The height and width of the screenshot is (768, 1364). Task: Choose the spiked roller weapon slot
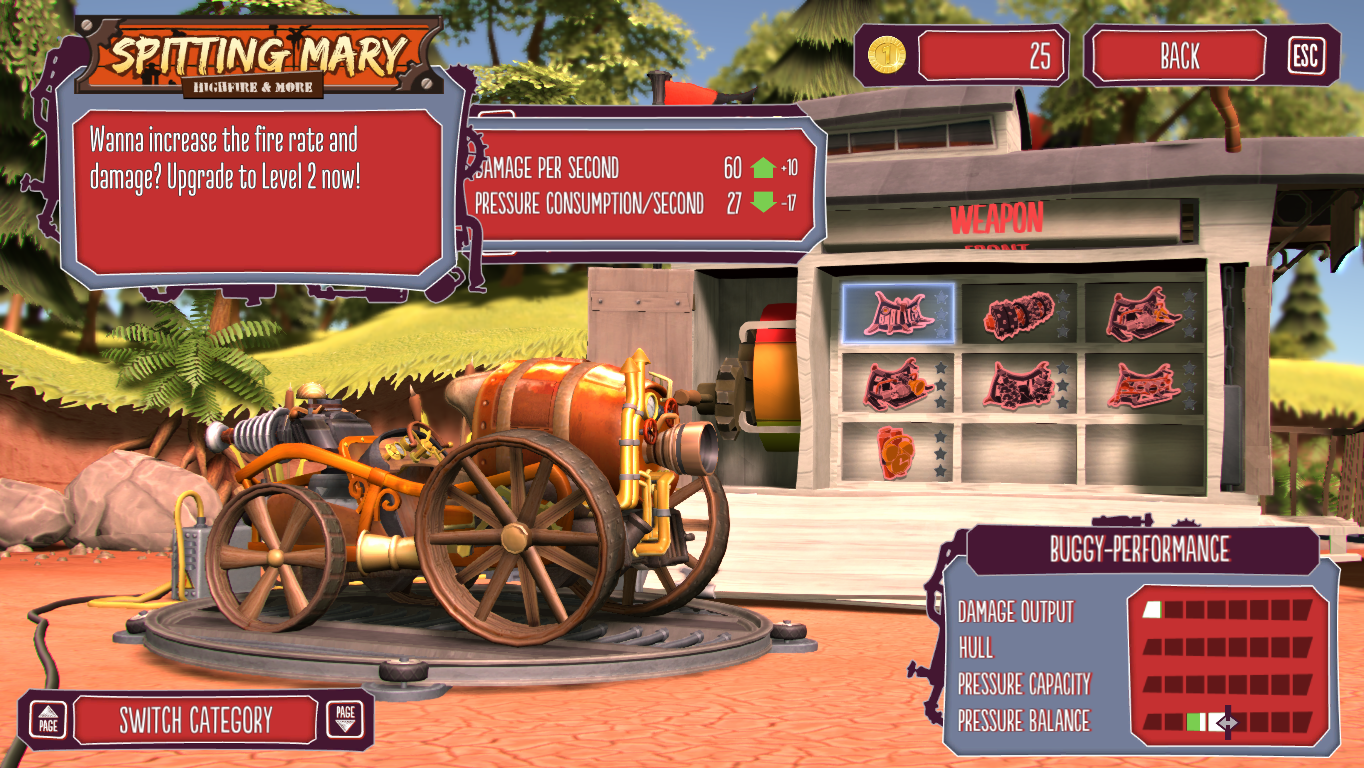point(1019,313)
